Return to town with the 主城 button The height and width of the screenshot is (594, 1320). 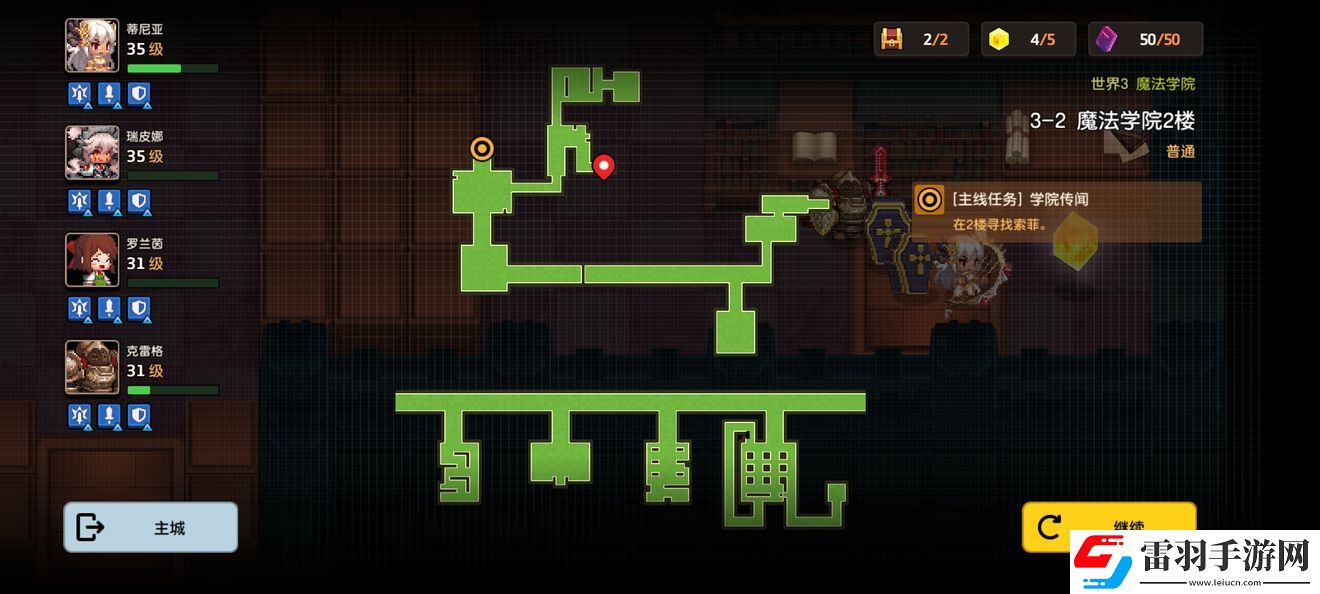click(x=151, y=527)
